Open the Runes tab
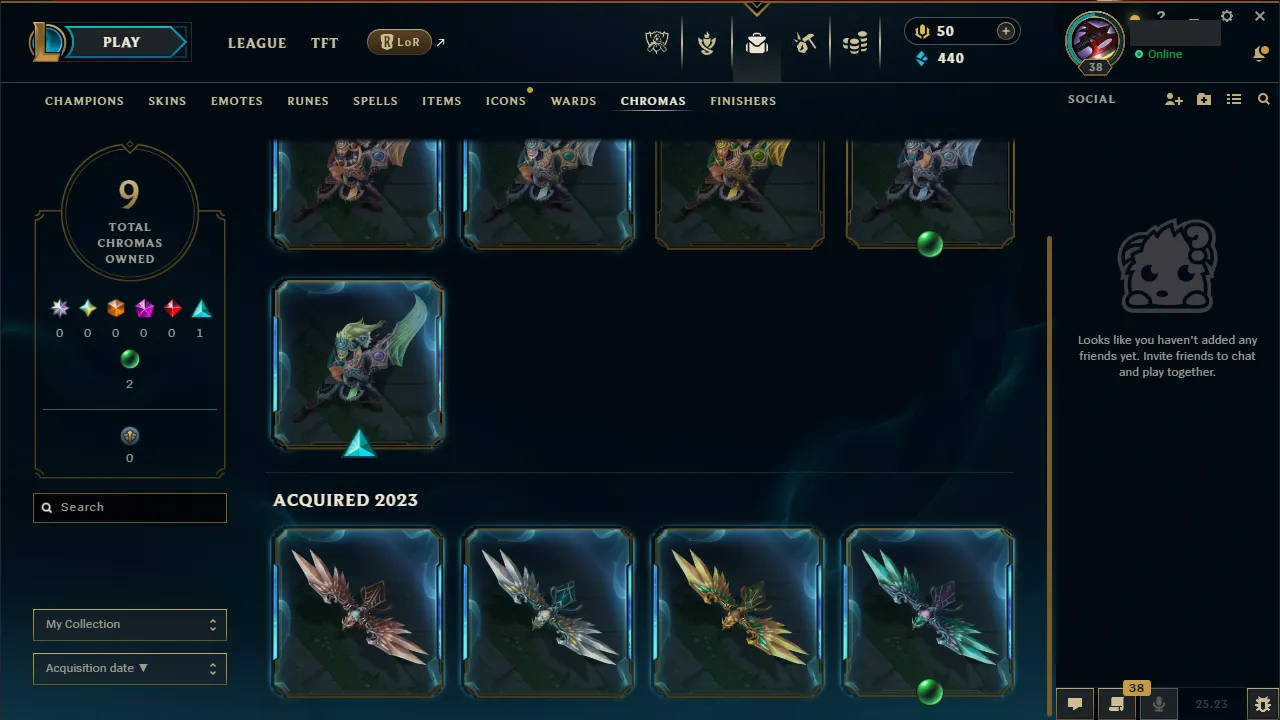The width and height of the screenshot is (1280, 720). (x=308, y=101)
